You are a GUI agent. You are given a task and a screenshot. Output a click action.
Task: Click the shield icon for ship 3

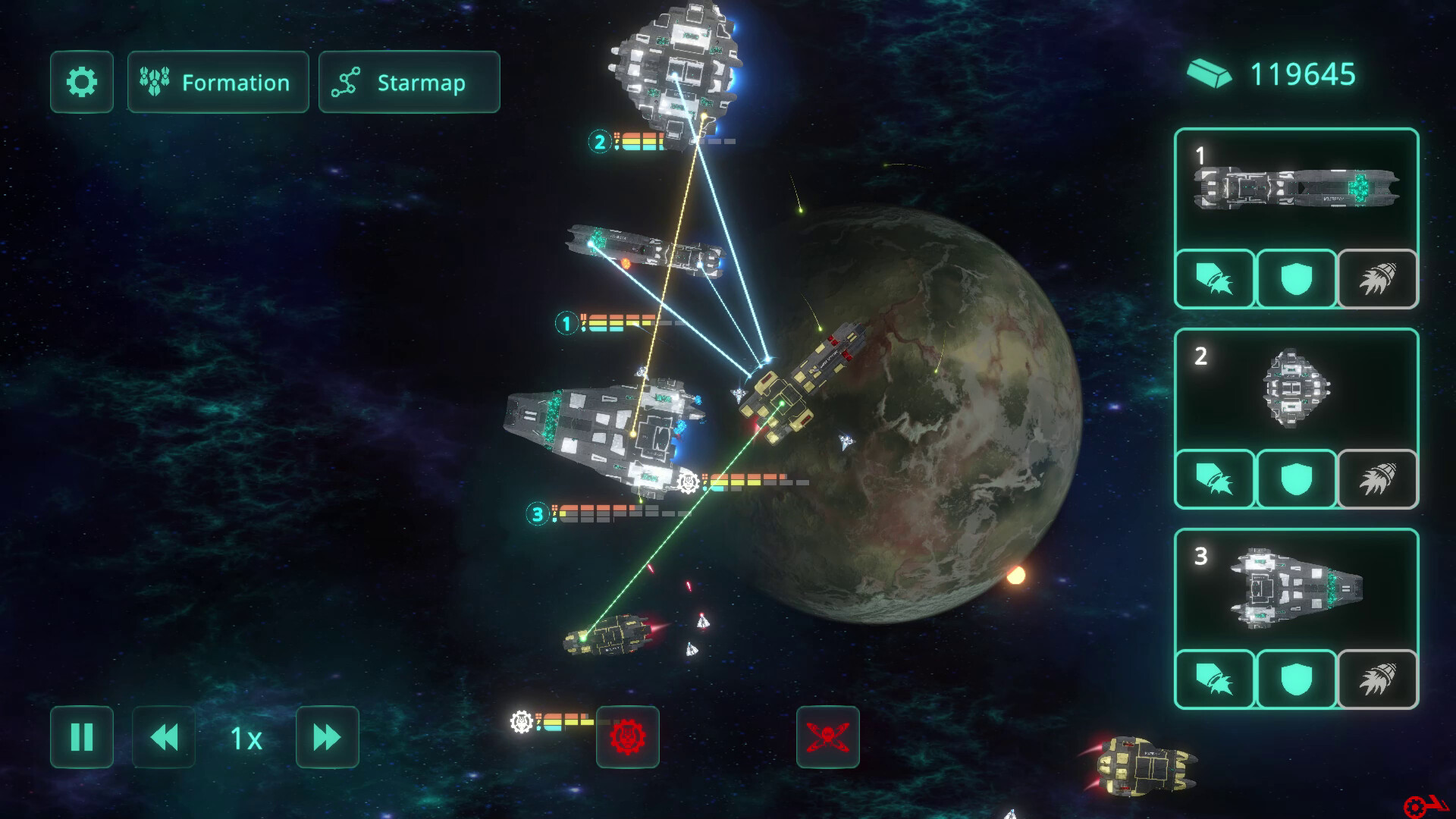pyautogui.click(x=1296, y=680)
